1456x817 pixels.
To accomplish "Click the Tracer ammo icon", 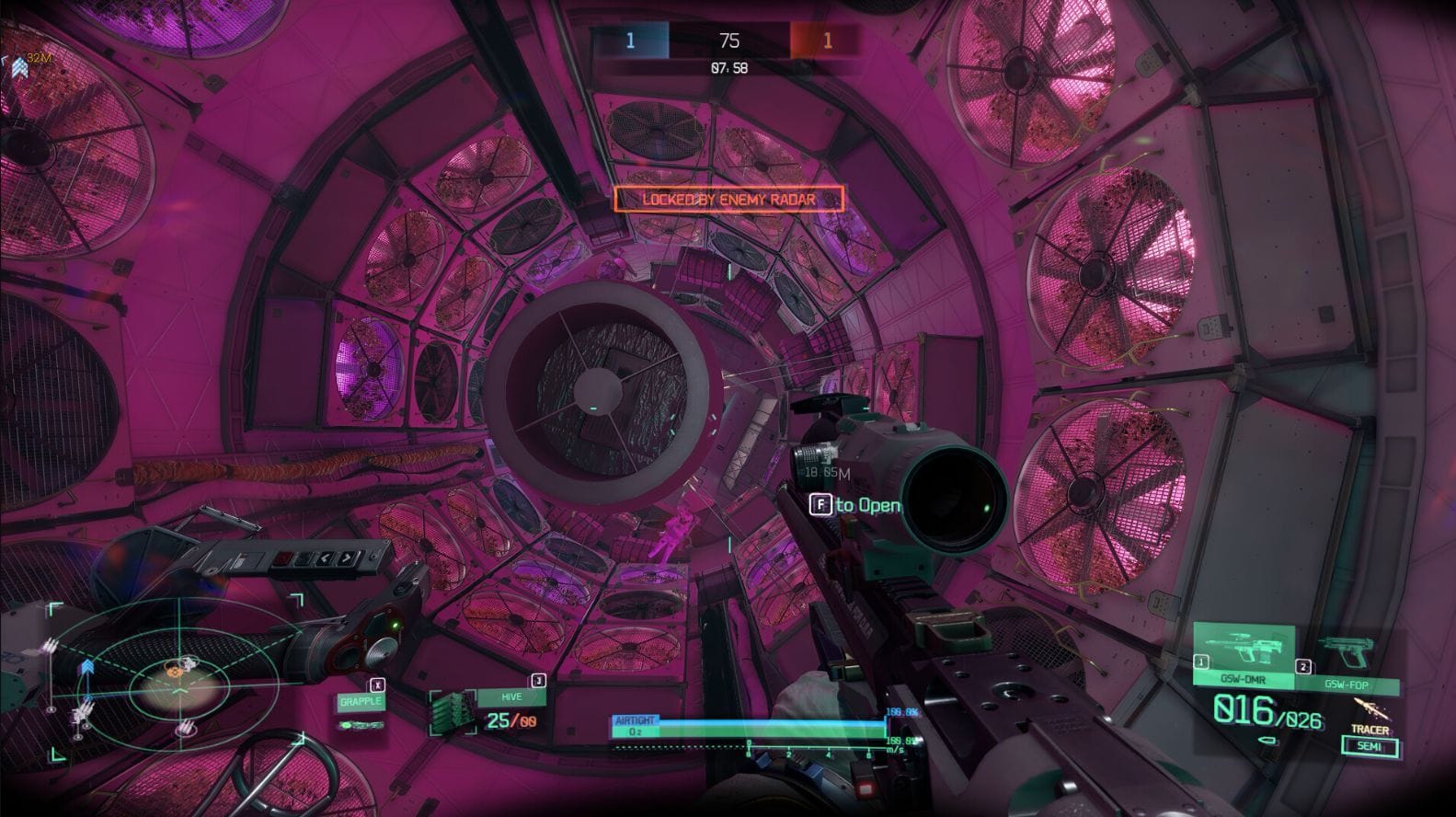I will pos(1373,710).
